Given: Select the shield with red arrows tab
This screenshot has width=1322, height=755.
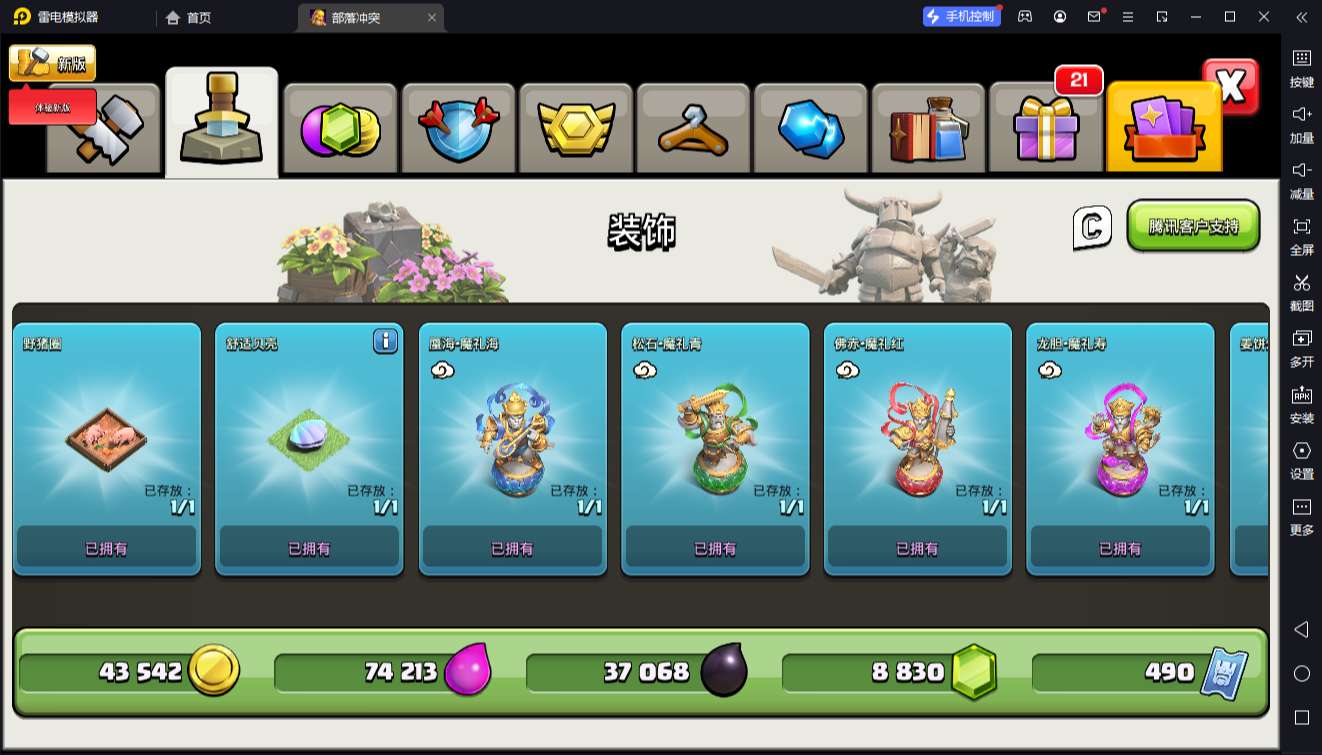Looking at the screenshot, I should (458, 130).
